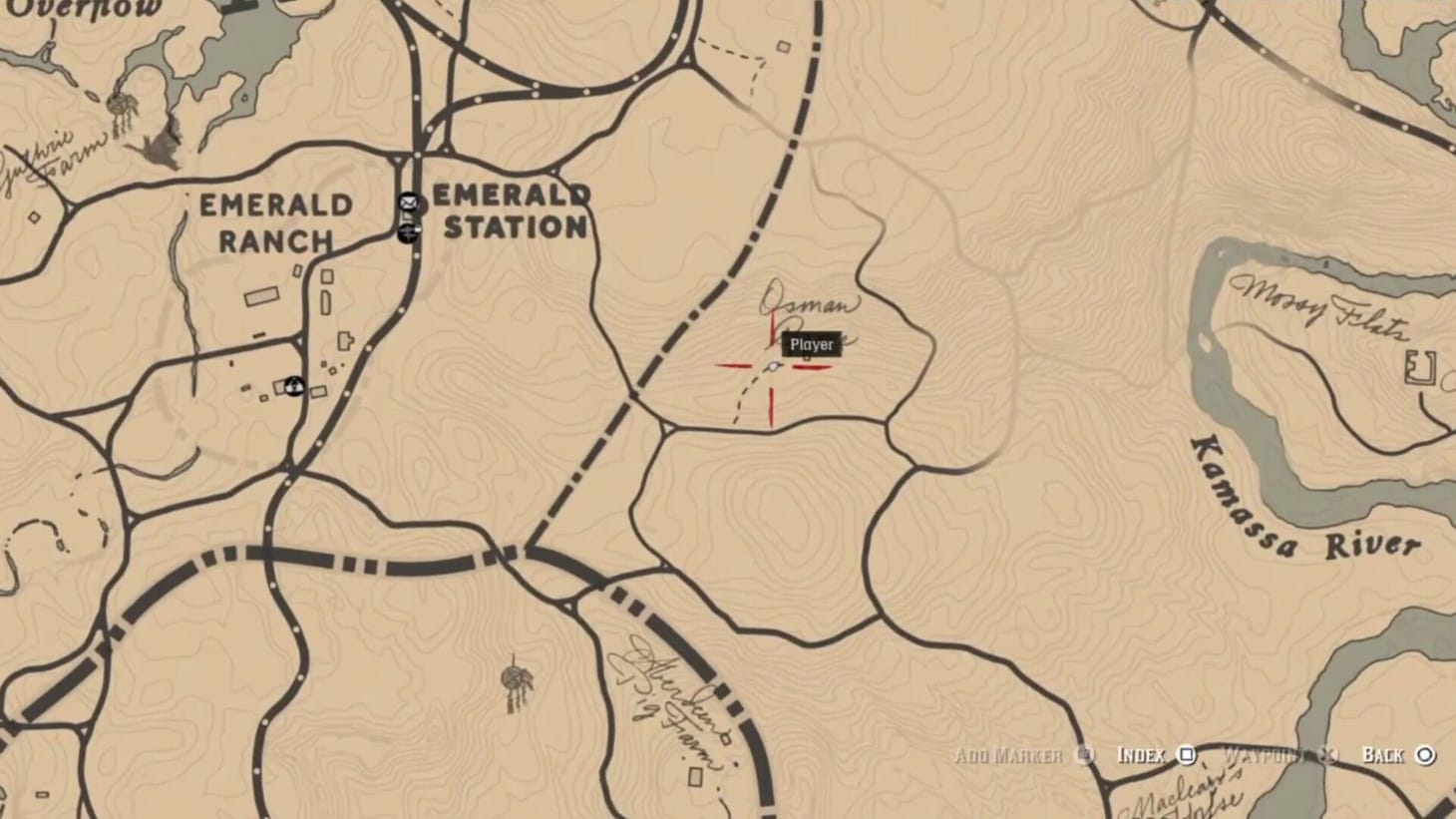Select the fence icon at Emerald Ranch
This screenshot has width=1456, height=819.
(x=293, y=385)
